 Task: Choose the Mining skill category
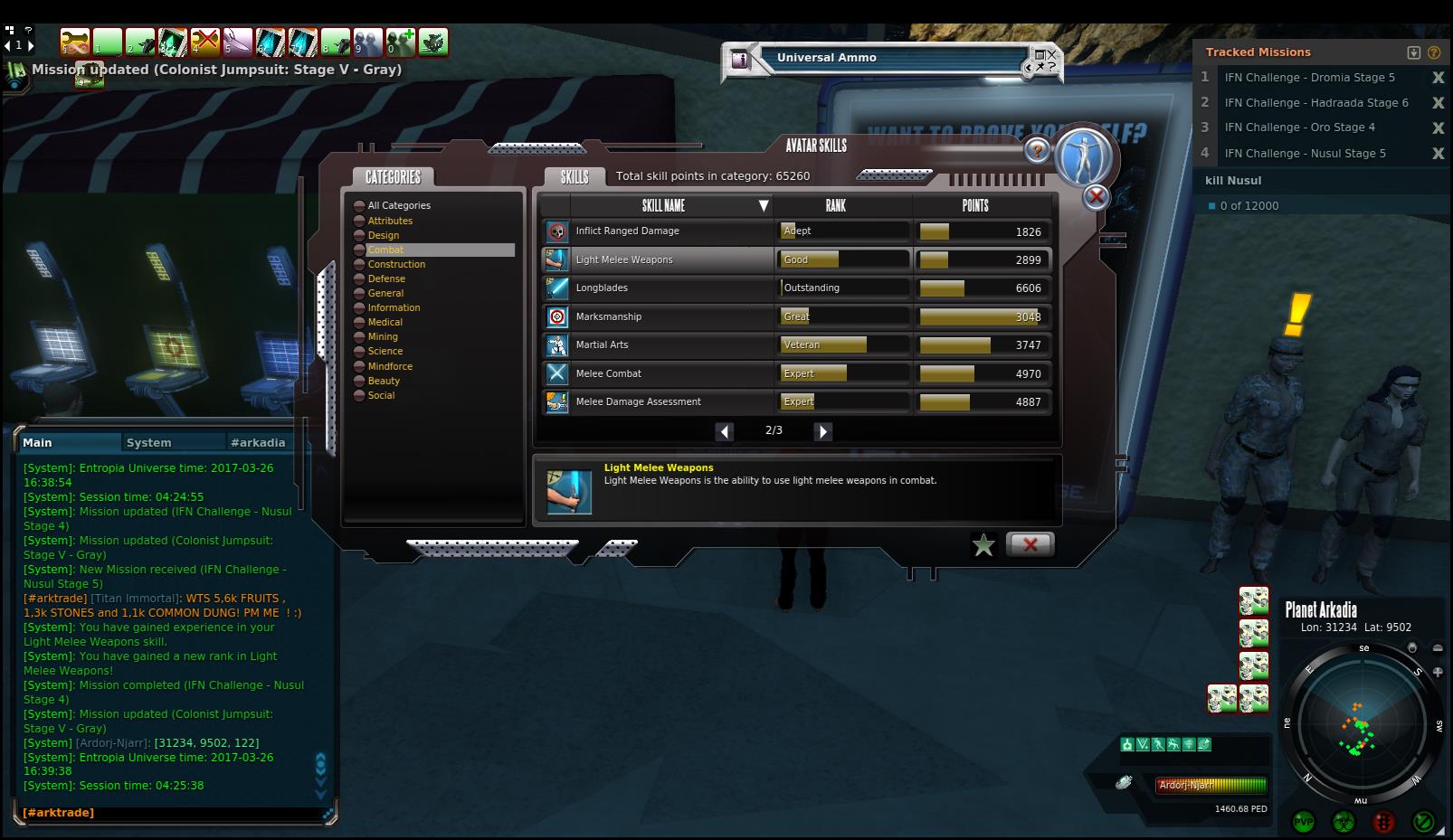(382, 336)
